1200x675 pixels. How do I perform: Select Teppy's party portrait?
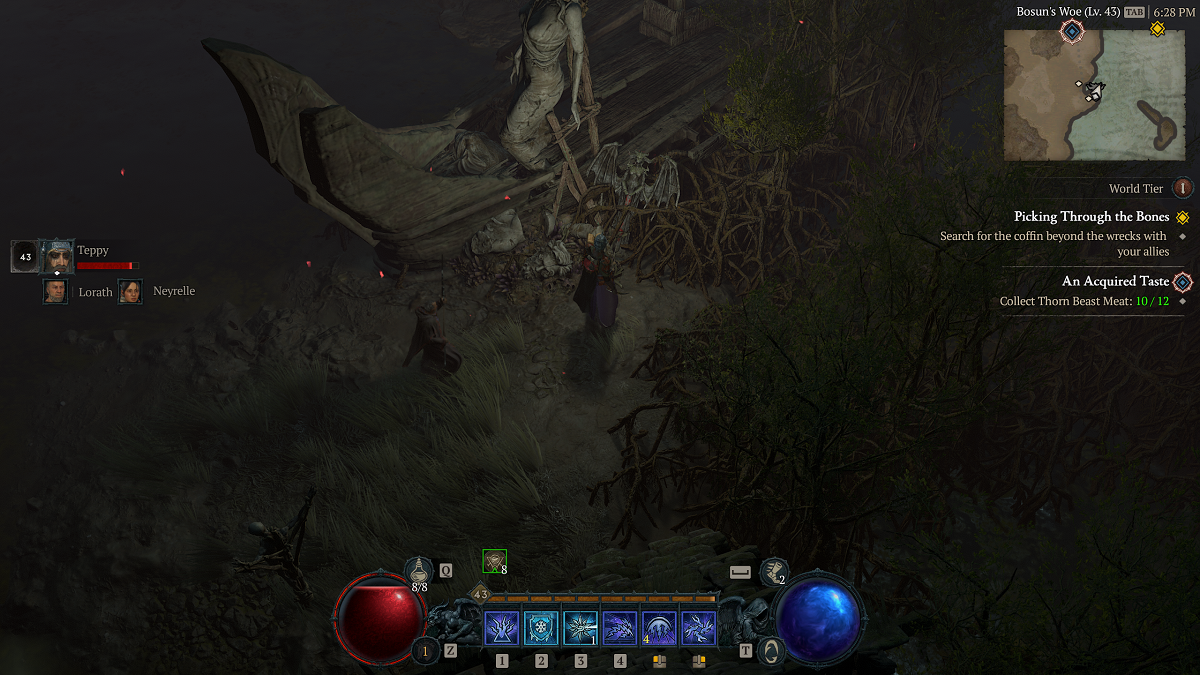[57, 256]
